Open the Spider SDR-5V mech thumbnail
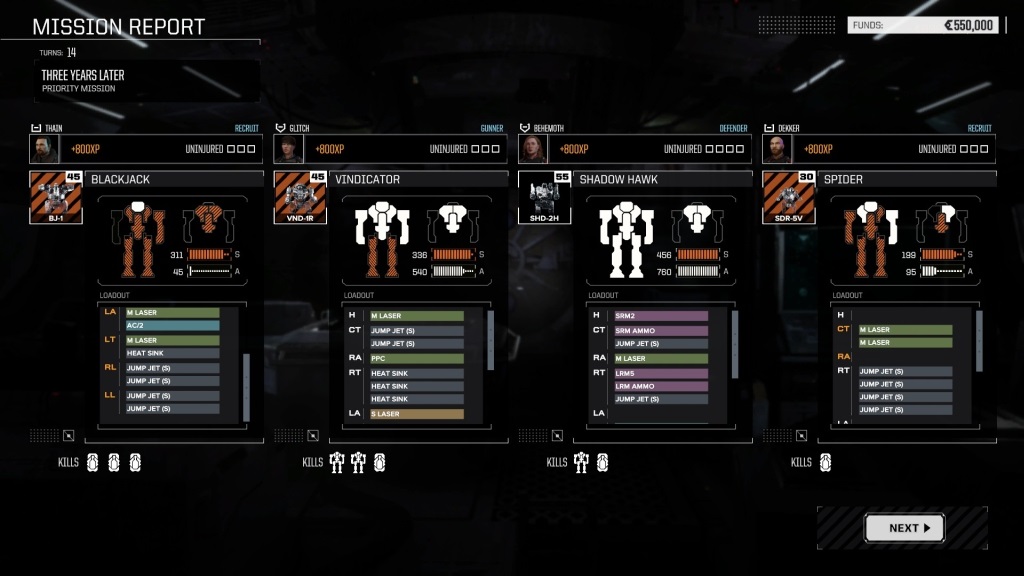Screen dimensions: 1024x576 point(788,197)
